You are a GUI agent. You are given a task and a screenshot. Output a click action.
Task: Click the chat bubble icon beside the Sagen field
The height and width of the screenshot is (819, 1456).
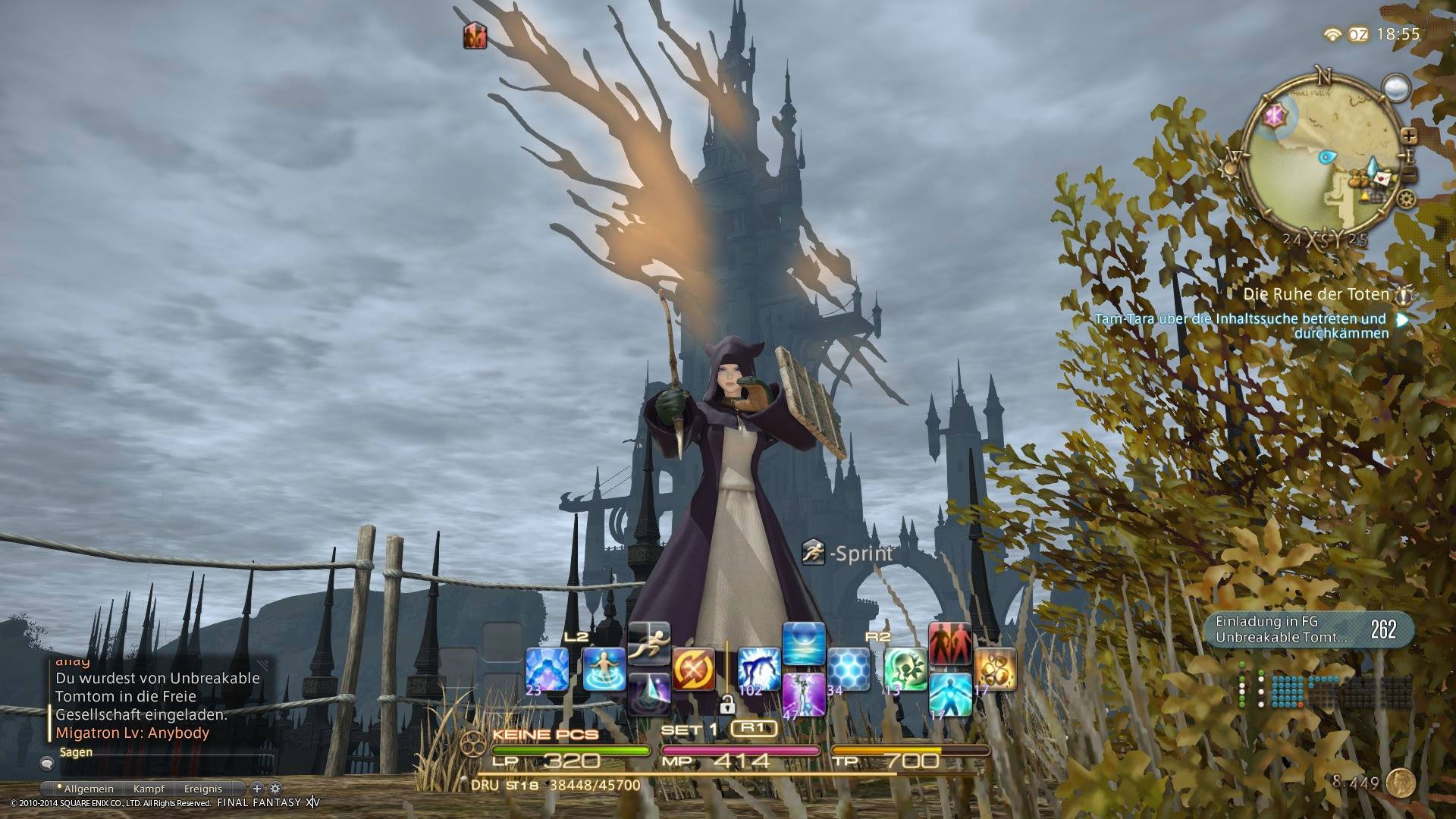point(48,764)
